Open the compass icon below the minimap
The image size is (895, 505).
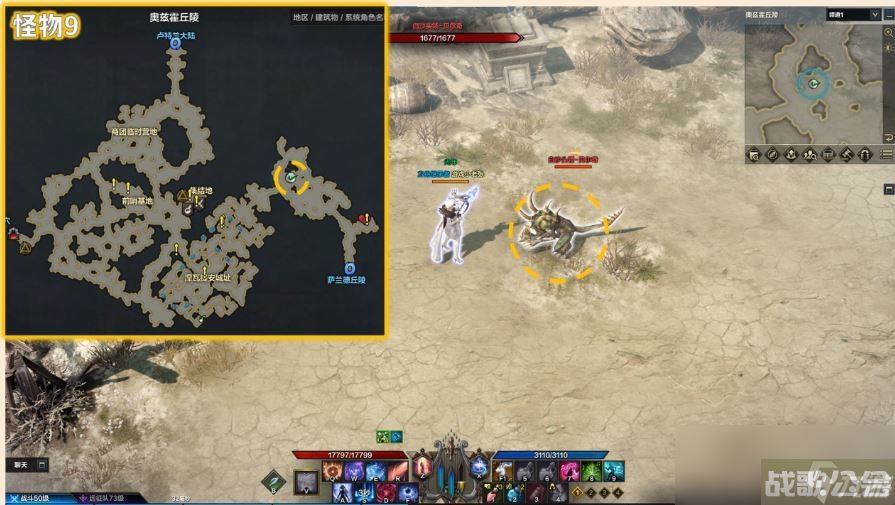(773, 154)
